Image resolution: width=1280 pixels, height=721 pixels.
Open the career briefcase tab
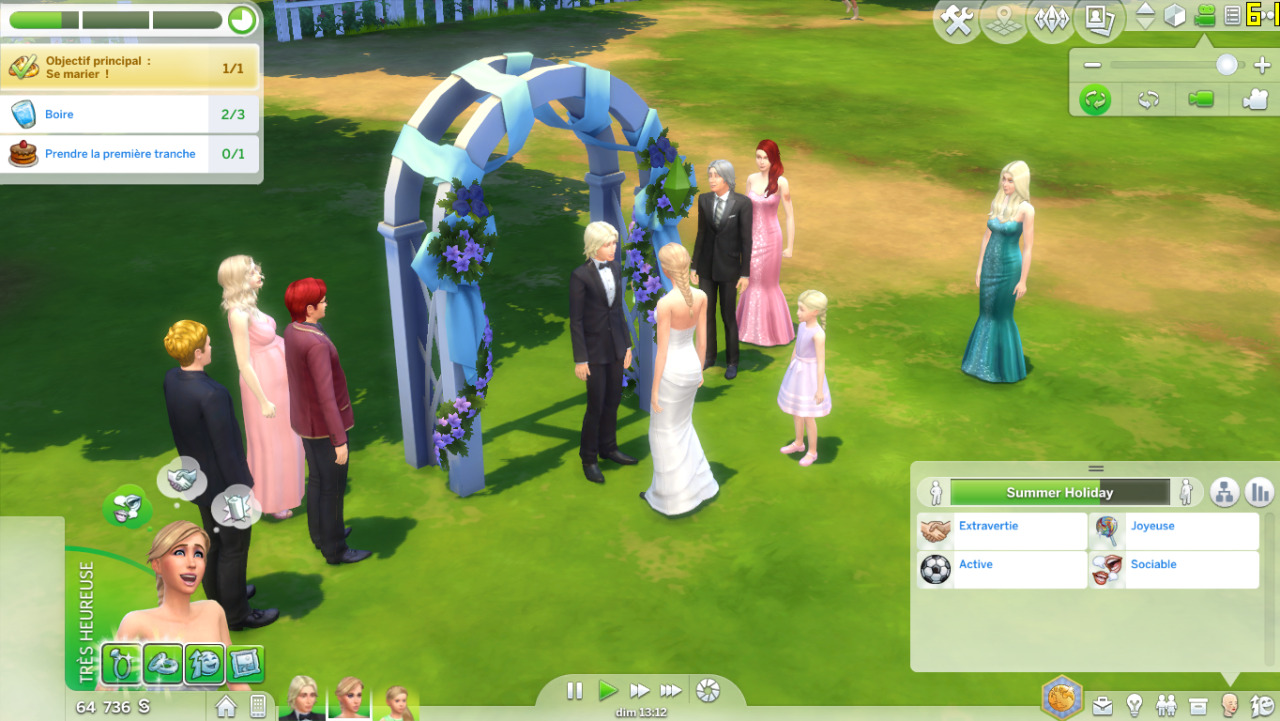tap(1101, 706)
